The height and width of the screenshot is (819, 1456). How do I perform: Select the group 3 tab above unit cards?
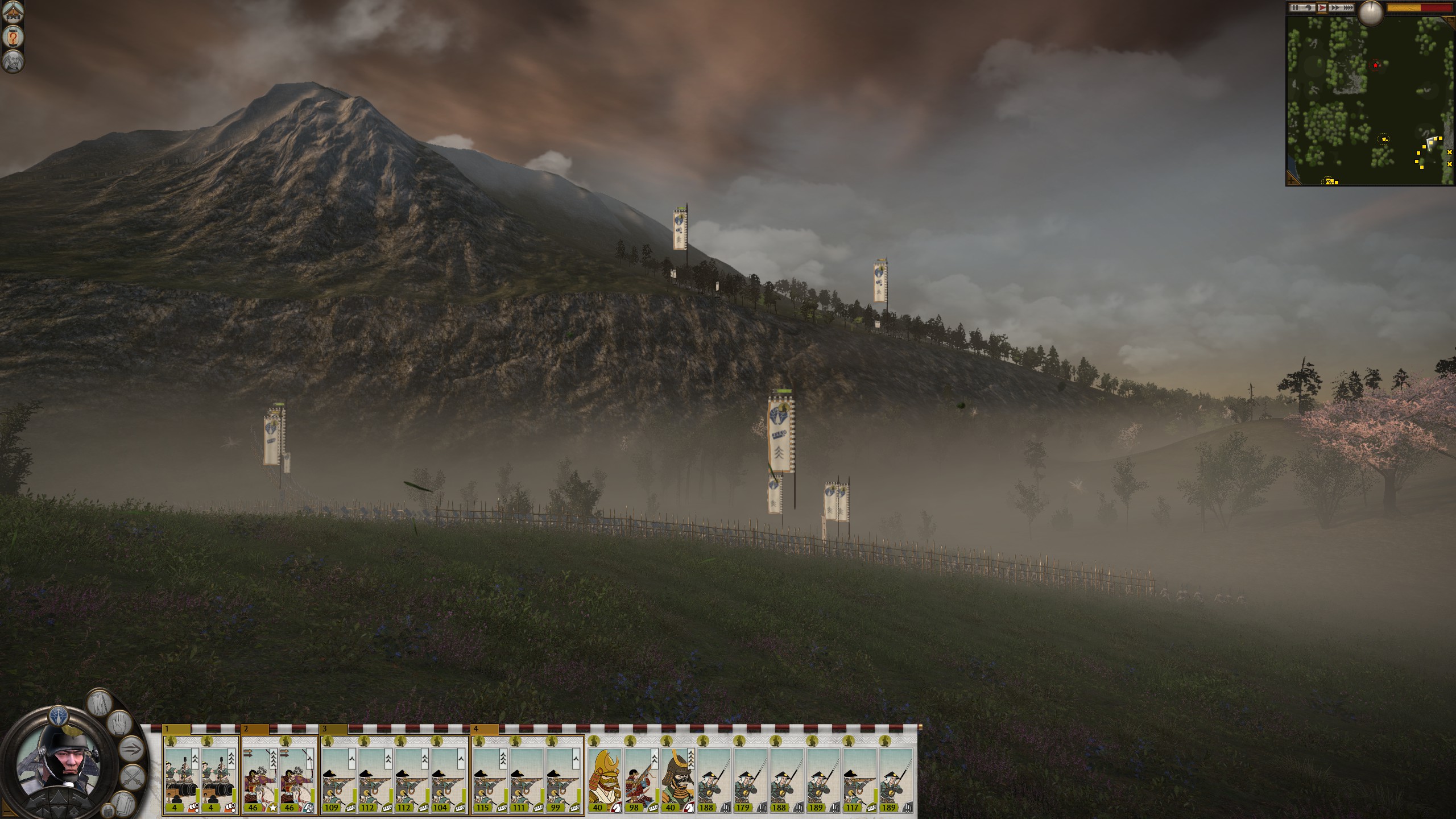click(x=334, y=729)
